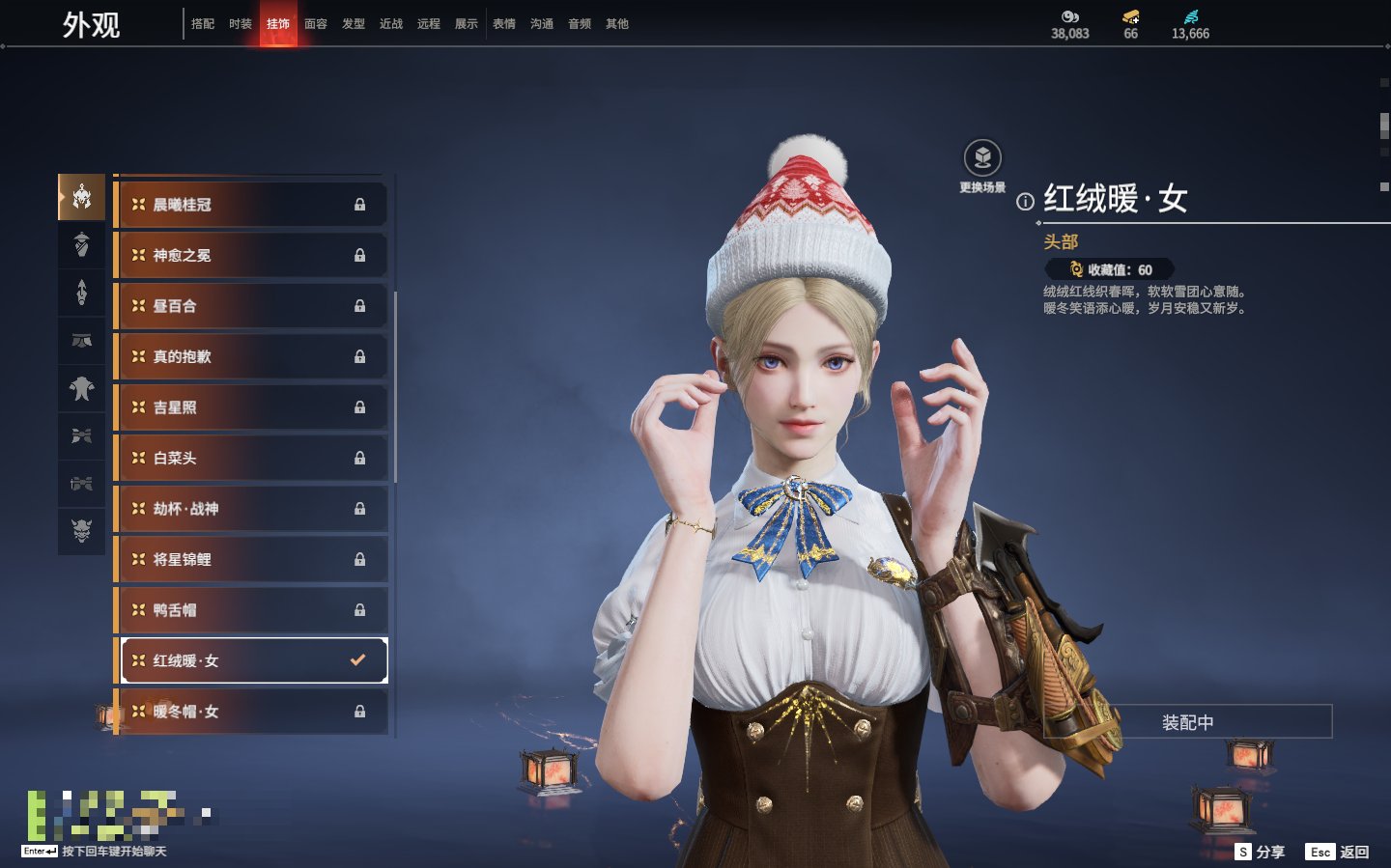Select the 真的抱歉 list item
The height and width of the screenshot is (868, 1391).
(251, 357)
